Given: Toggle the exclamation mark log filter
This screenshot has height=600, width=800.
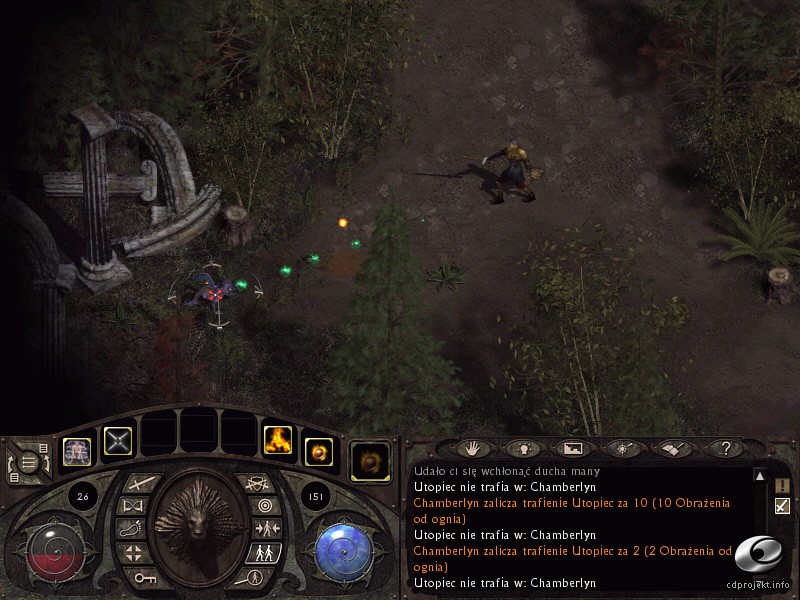Looking at the screenshot, I should 782,485.
